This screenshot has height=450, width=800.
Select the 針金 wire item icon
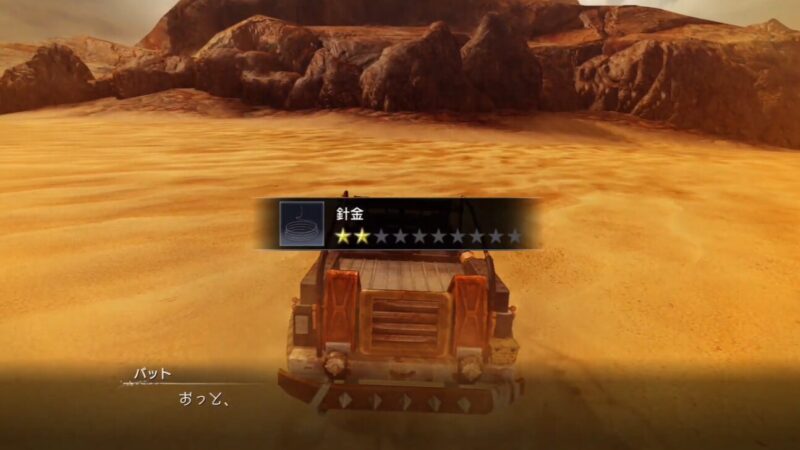(x=301, y=224)
